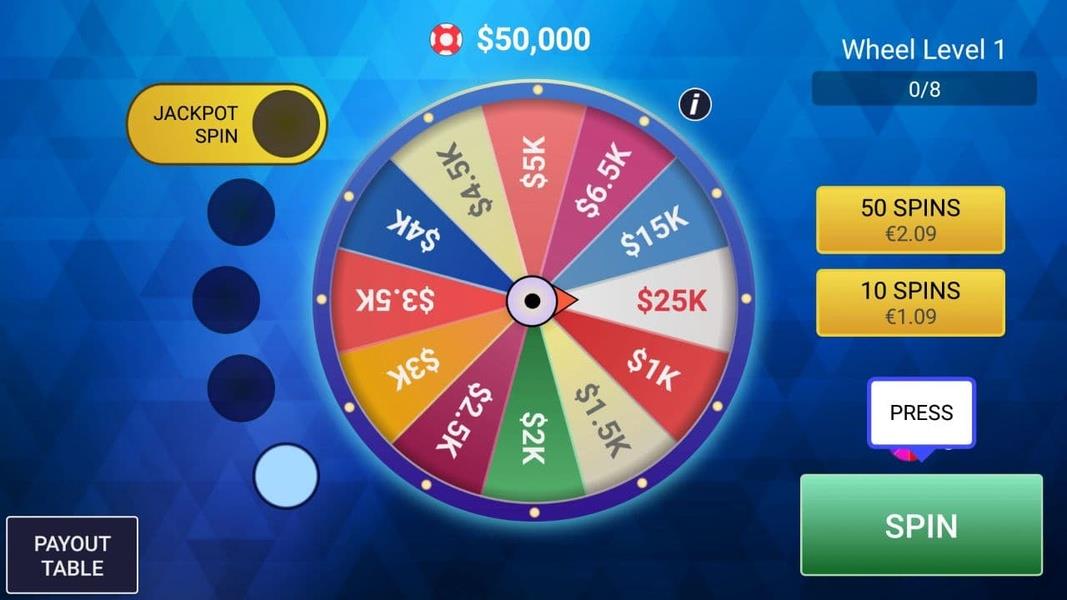The height and width of the screenshot is (600, 1067).
Task: Show wheel info with the i icon
Action: pyautogui.click(x=695, y=103)
